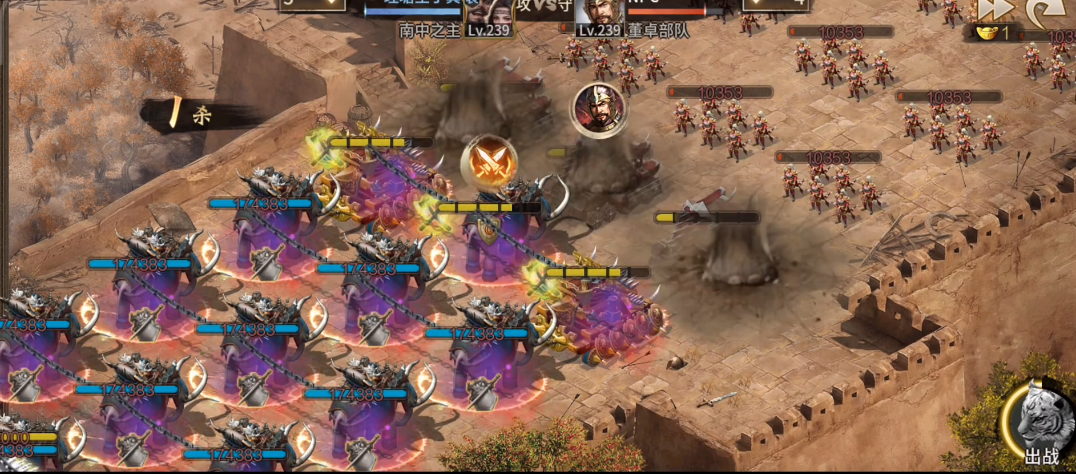This screenshot has width=1076, height=474.
Task: Tap the white tiger 出战 button
Action: tap(1040, 427)
